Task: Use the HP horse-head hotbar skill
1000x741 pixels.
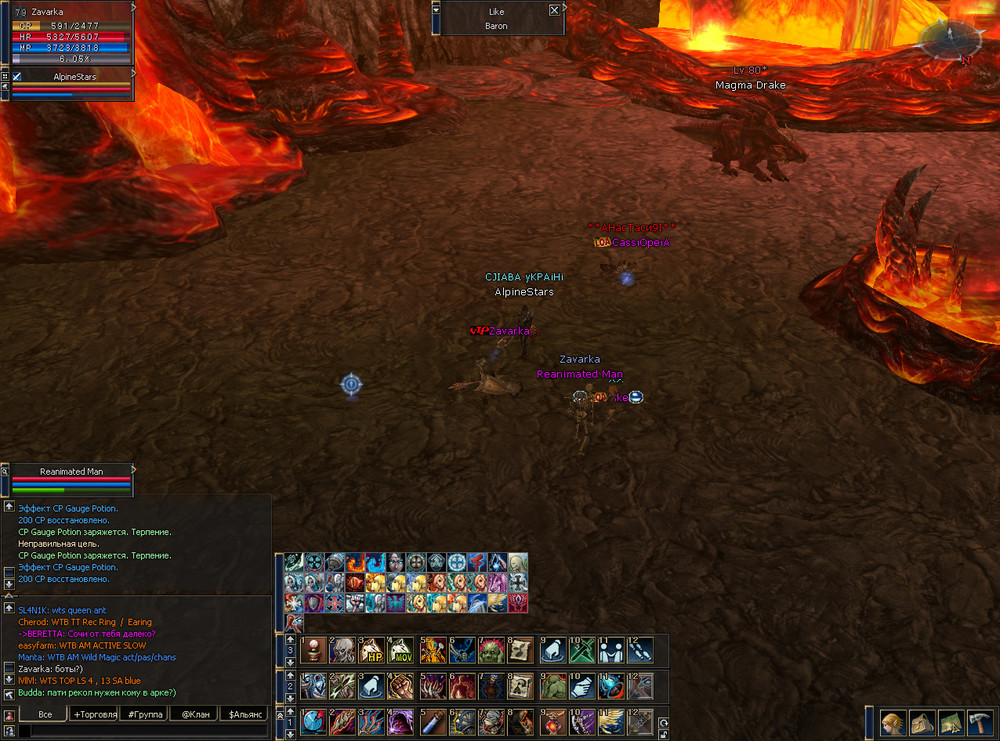Action: 371,651
